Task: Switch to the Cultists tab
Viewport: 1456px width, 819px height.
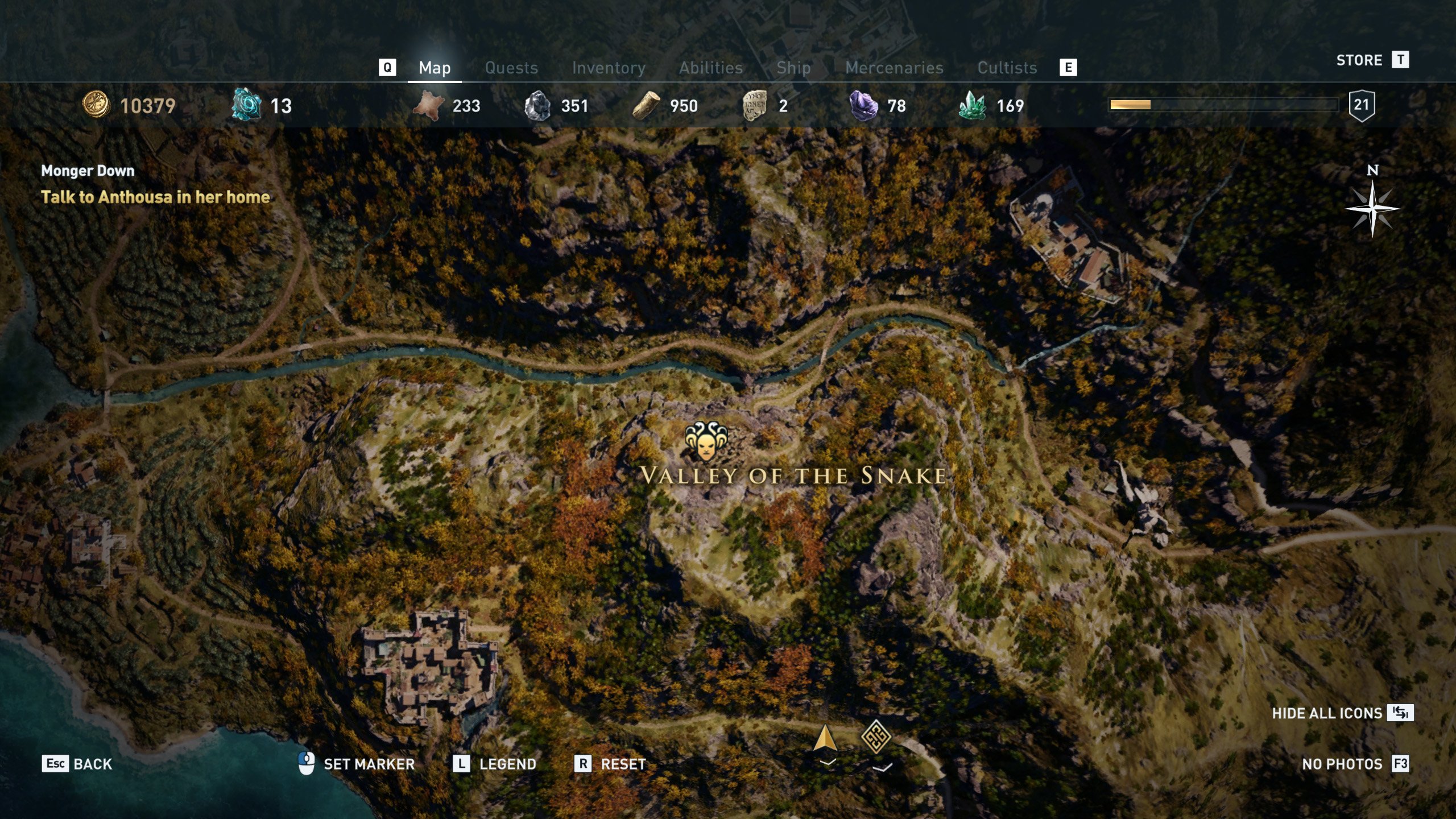Action: point(1007,67)
